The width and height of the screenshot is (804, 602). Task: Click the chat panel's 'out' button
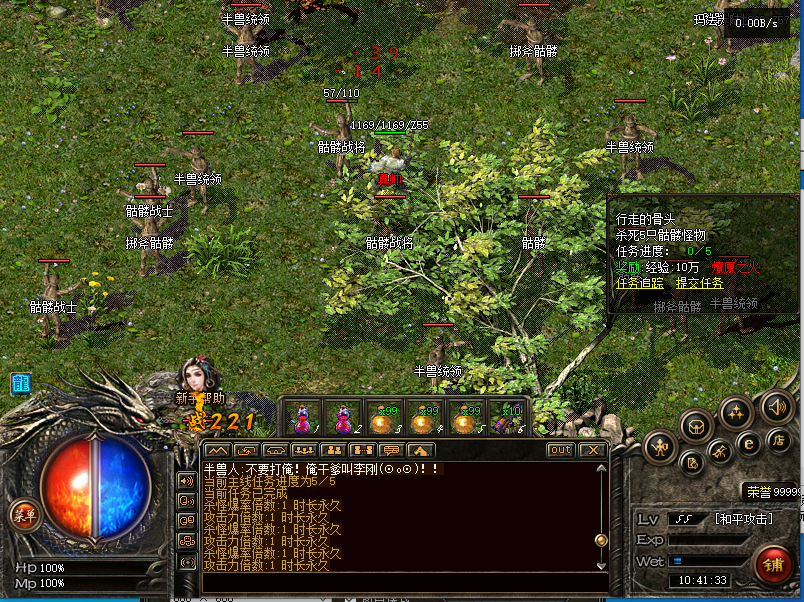coord(561,450)
